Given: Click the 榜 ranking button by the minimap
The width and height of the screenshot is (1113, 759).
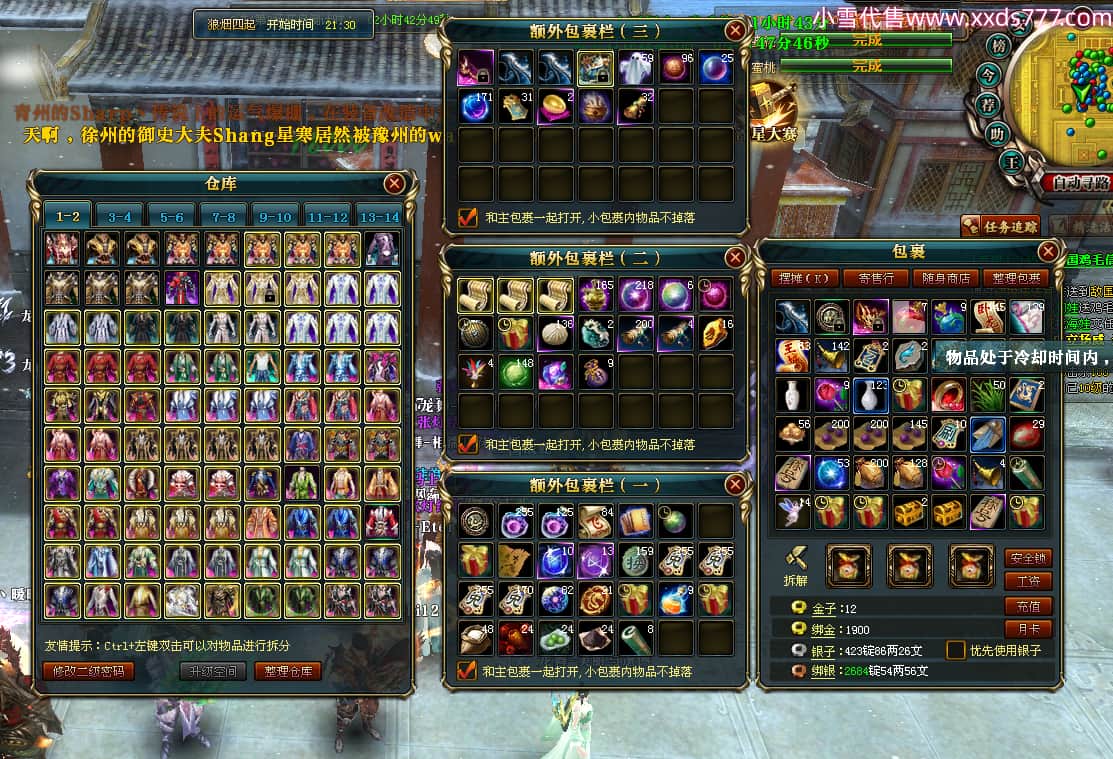Looking at the screenshot, I should pos(997,46).
